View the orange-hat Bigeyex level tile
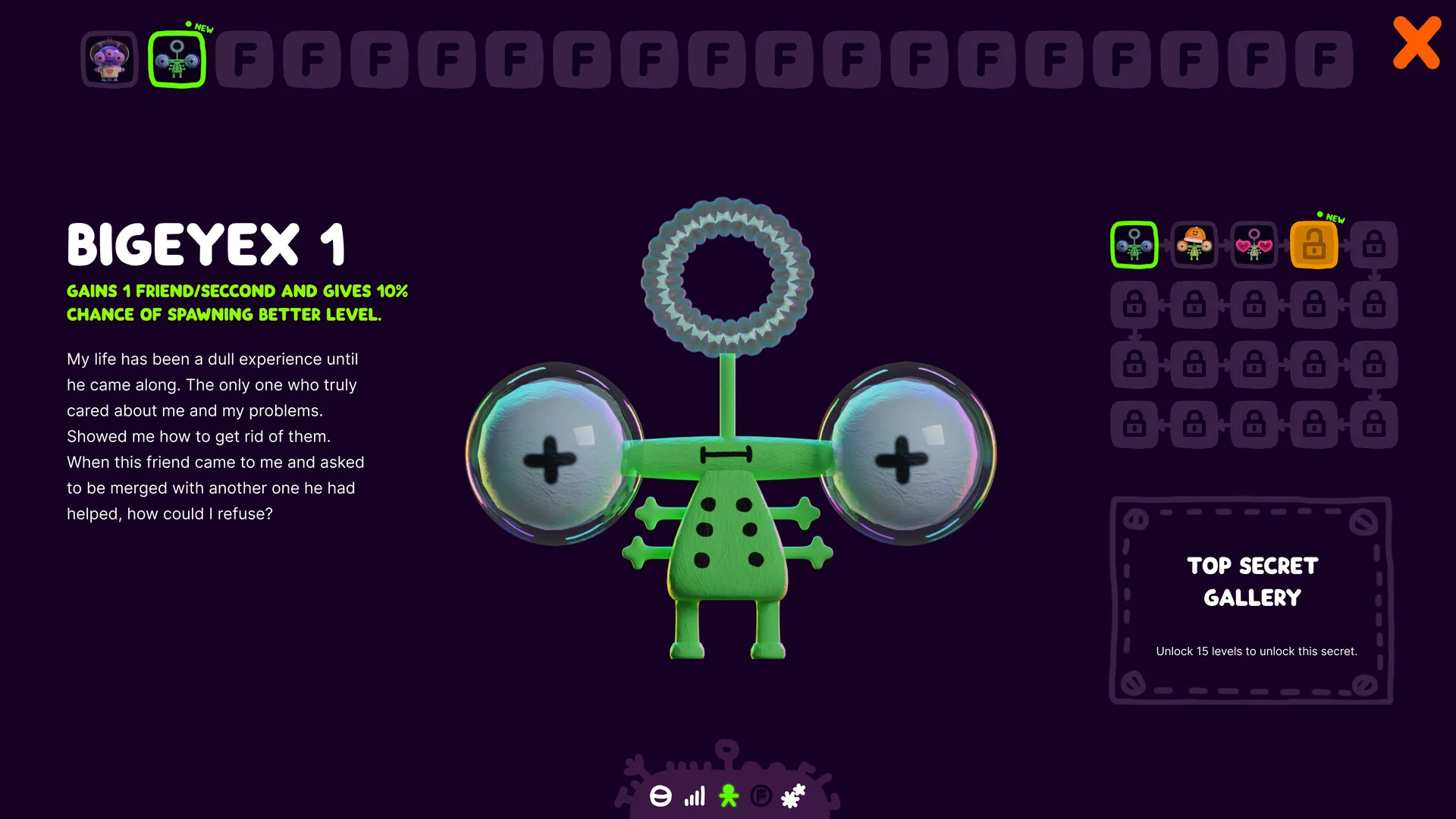Image resolution: width=1456 pixels, height=819 pixels. (1194, 245)
